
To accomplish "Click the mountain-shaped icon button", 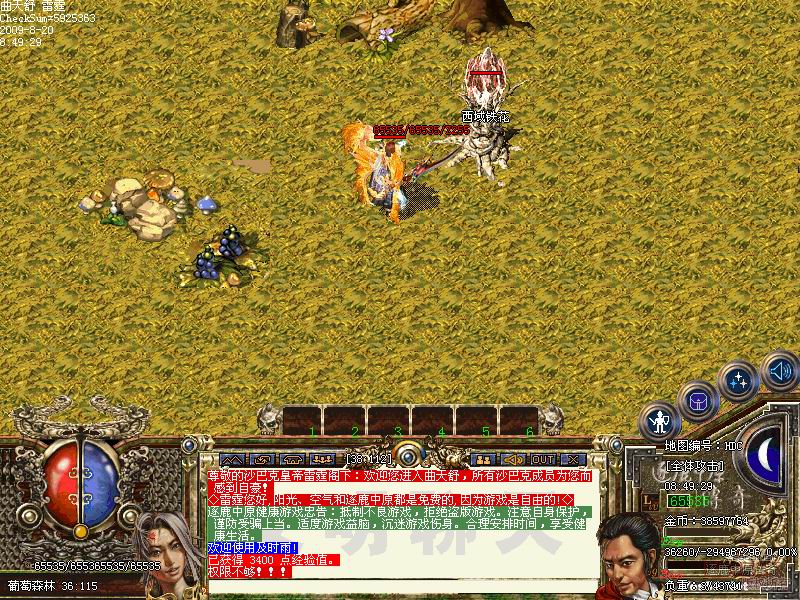I will [x=231, y=460].
